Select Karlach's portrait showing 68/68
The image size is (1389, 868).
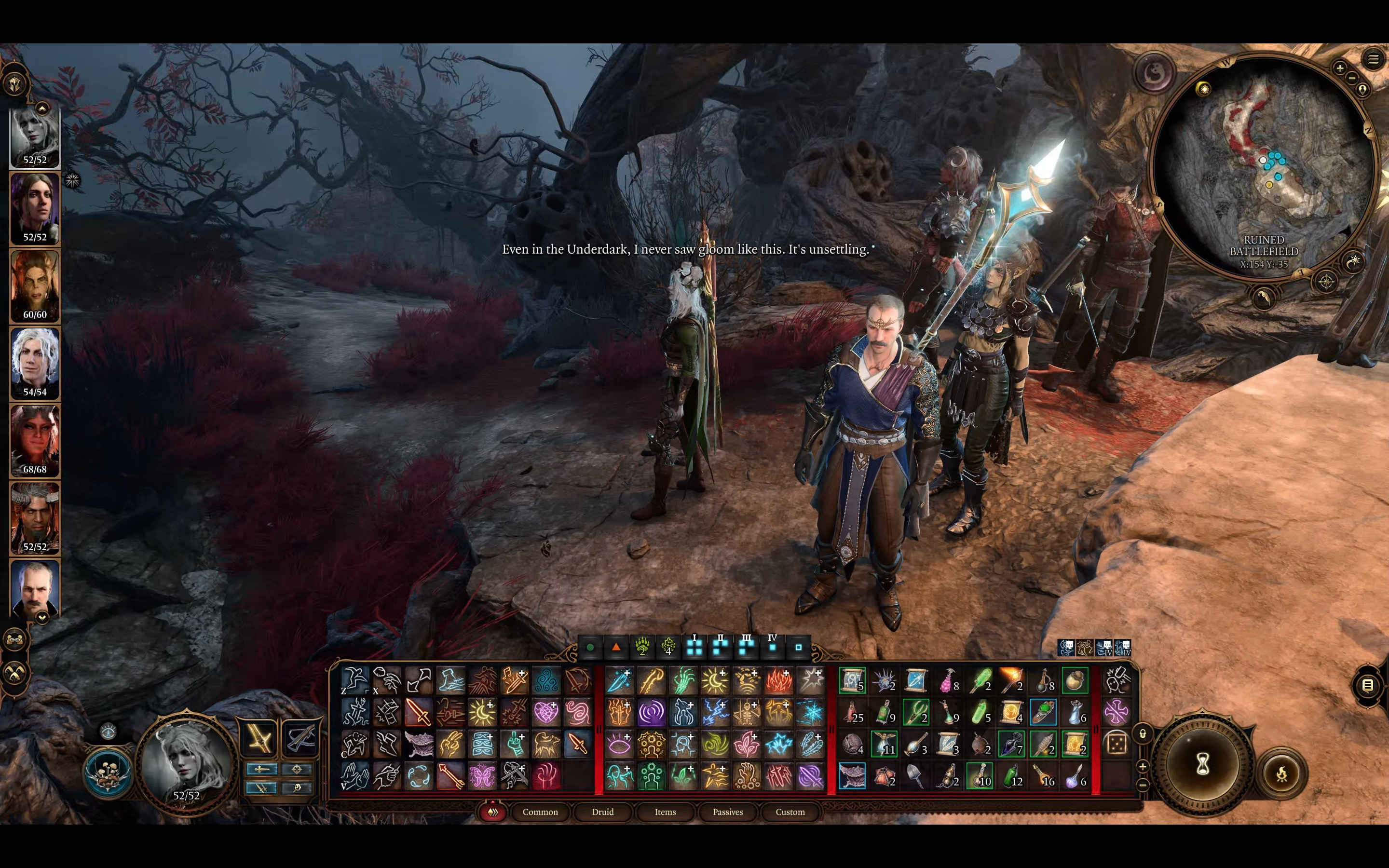pyautogui.click(x=35, y=440)
